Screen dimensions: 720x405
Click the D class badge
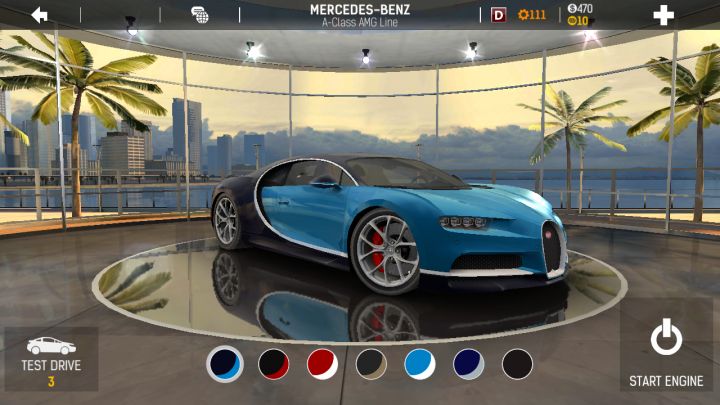pos(499,14)
